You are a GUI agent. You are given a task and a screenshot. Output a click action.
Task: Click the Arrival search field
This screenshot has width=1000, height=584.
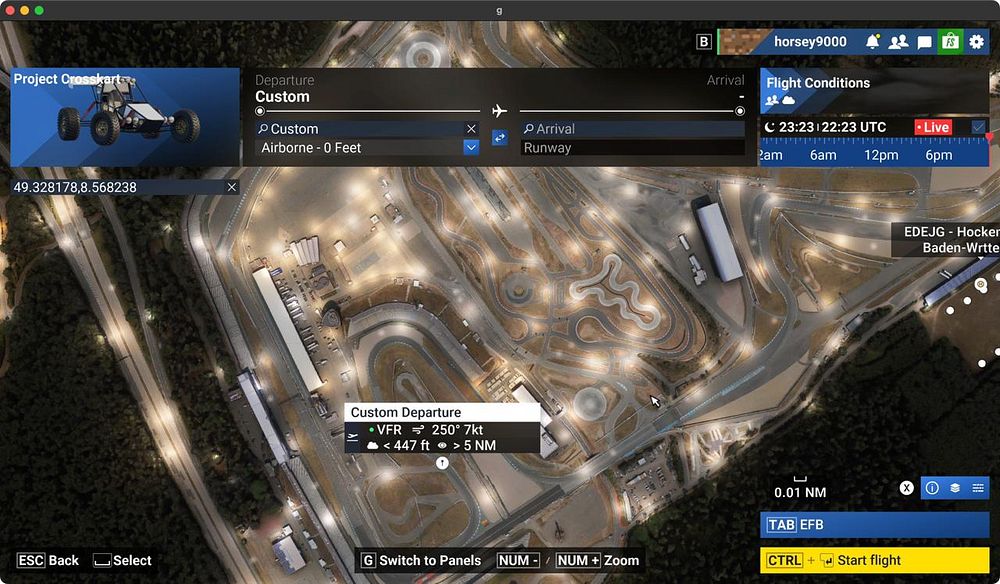(632, 129)
